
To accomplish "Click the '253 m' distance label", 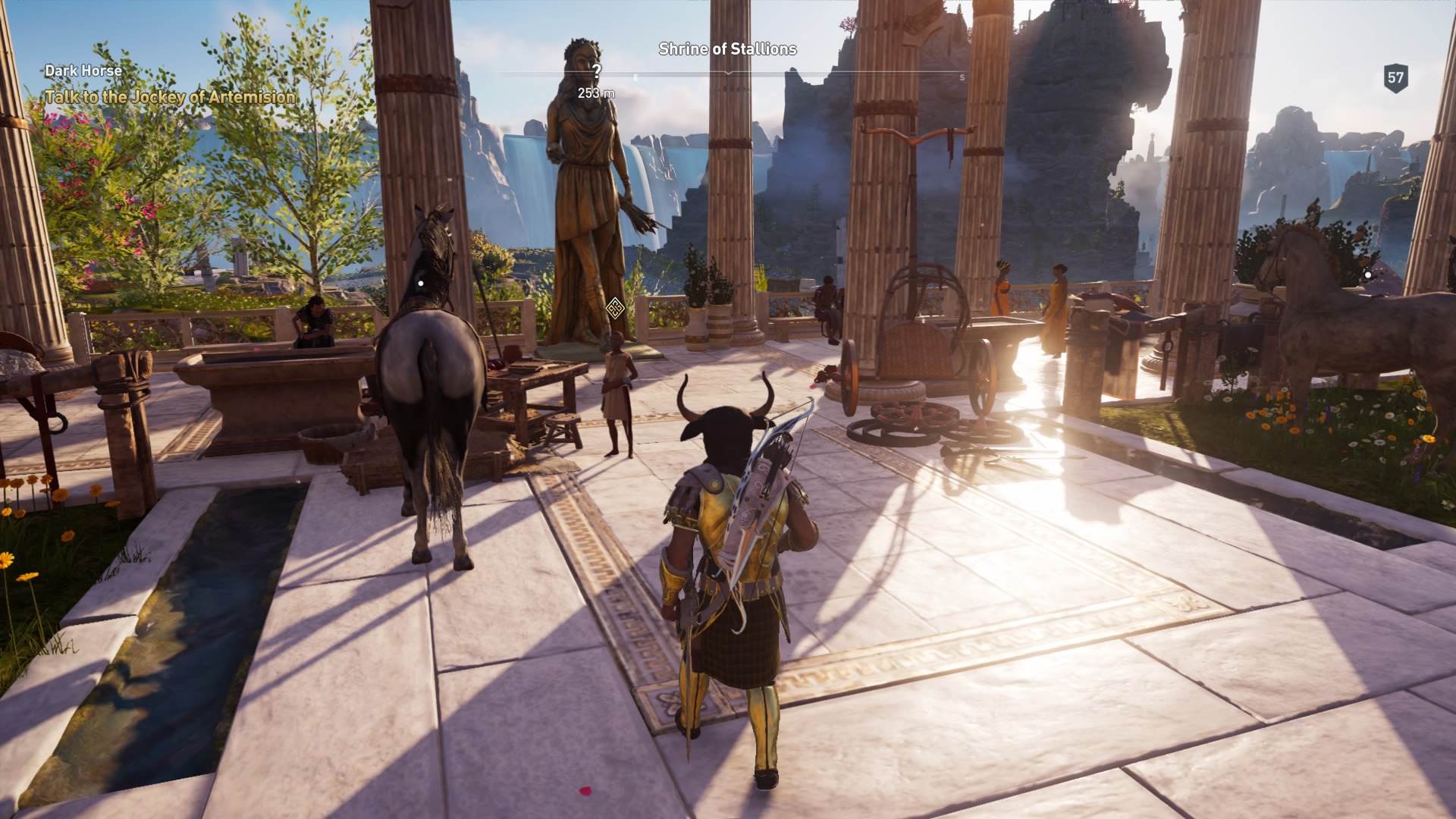I will [x=597, y=93].
